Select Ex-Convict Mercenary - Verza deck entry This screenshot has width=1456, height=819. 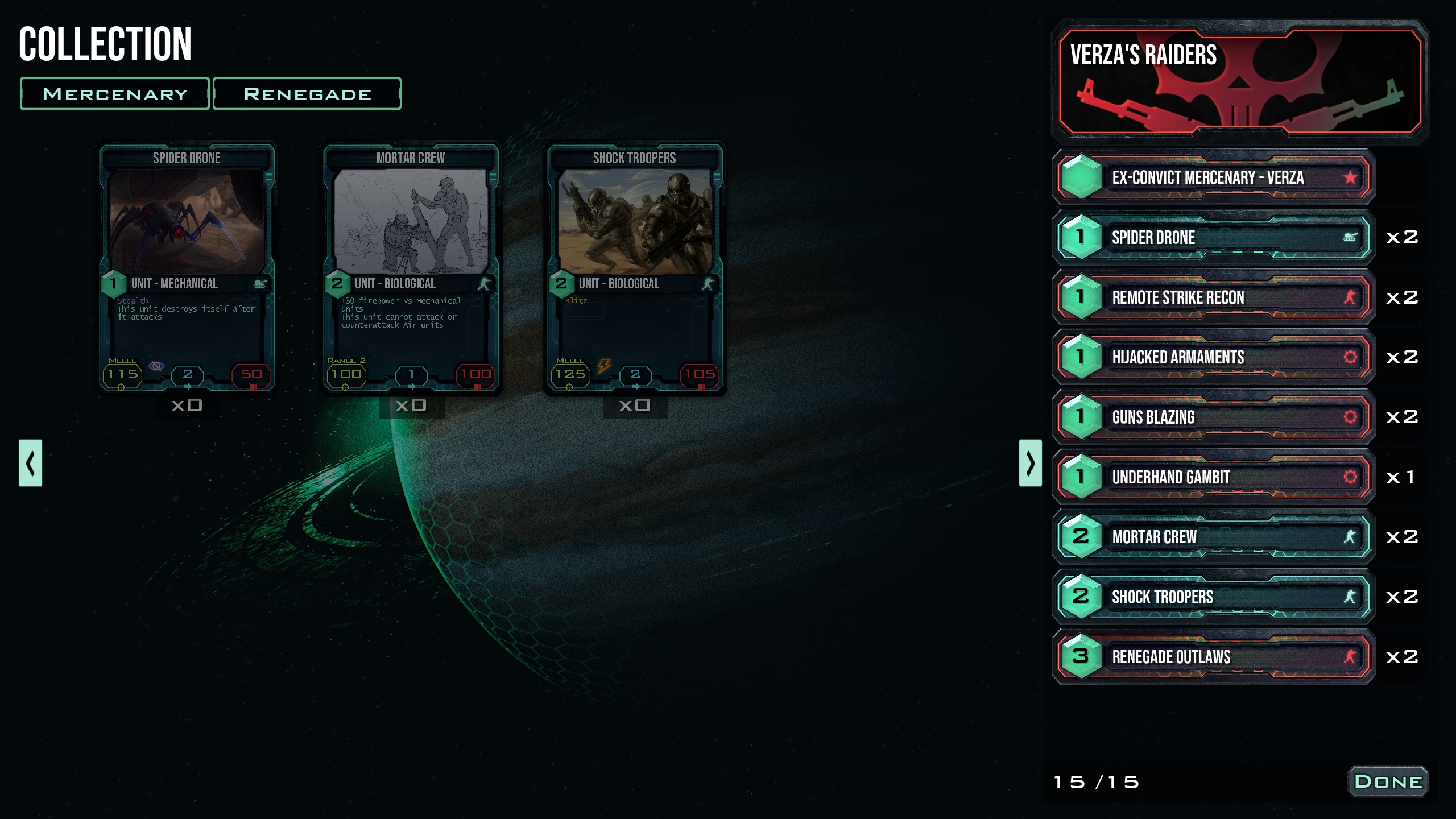(x=1214, y=177)
